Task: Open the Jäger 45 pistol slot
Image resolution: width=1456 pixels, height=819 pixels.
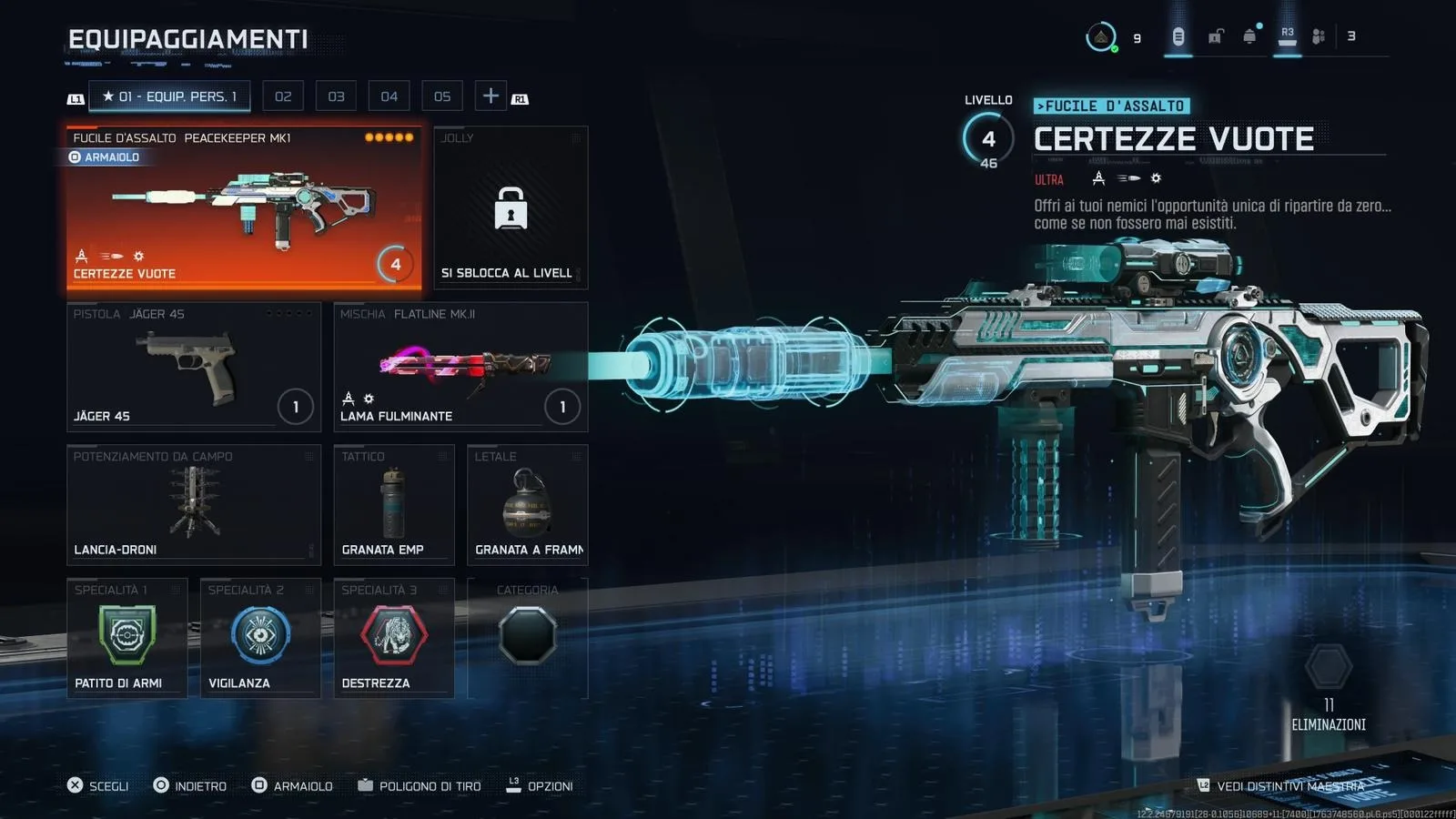Action: click(194, 367)
